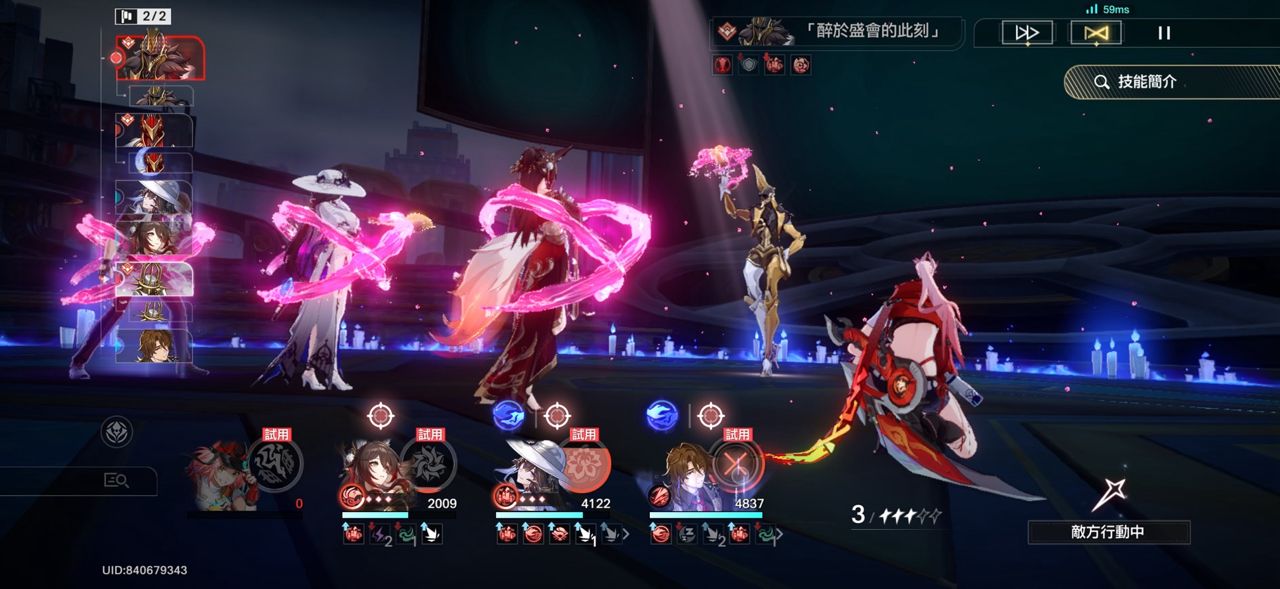Open the 「醉於盛會的此刻」 enemy info banner
Viewport: 1280px width, 589px height.
pyautogui.click(x=838, y=32)
